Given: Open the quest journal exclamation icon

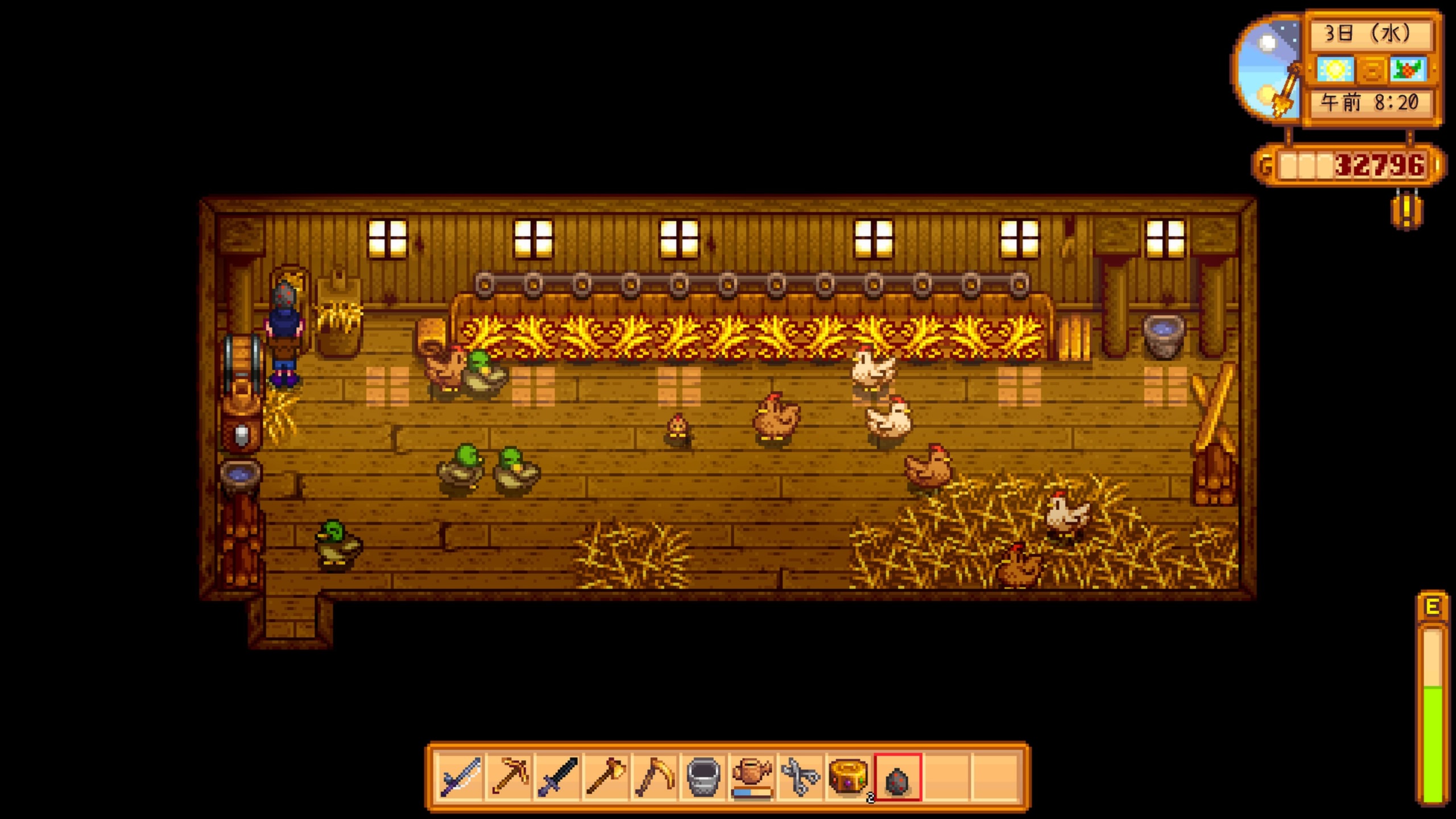Looking at the screenshot, I should click(1407, 211).
